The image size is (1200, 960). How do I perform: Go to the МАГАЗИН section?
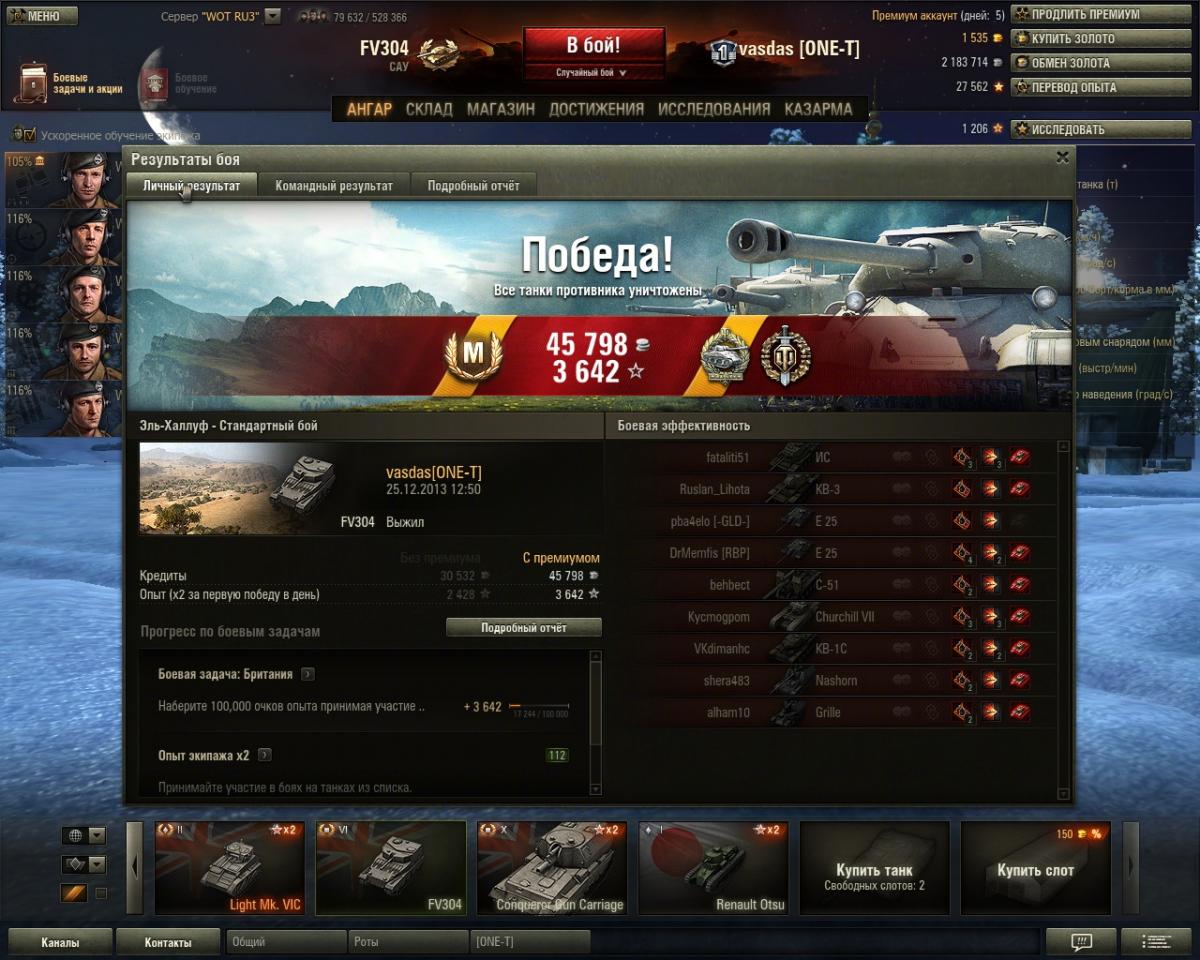coord(500,109)
